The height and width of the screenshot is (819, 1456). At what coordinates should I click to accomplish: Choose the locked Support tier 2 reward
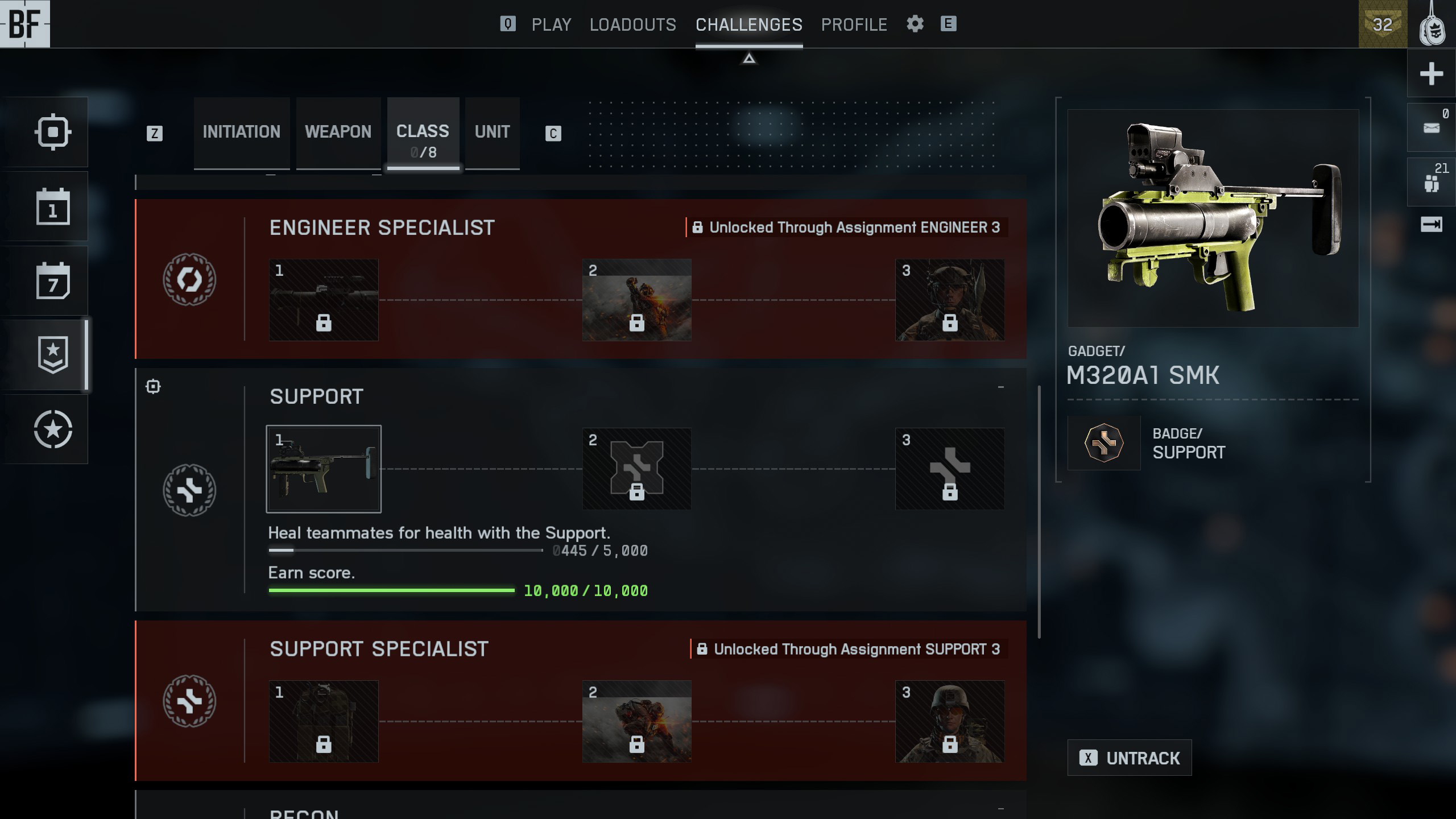[x=636, y=469]
